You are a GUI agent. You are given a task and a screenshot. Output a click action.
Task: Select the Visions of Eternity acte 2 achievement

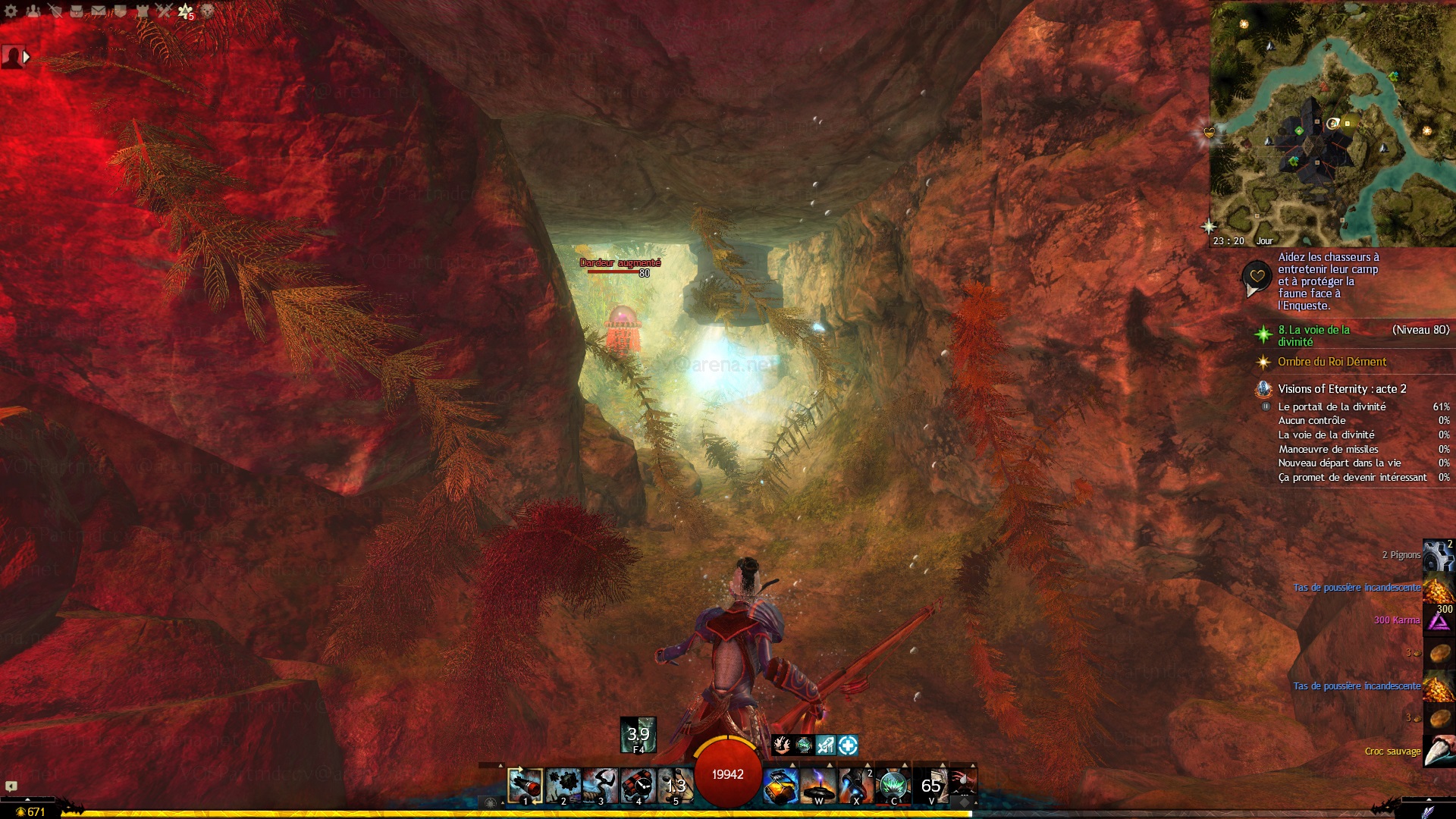[x=1341, y=389]
